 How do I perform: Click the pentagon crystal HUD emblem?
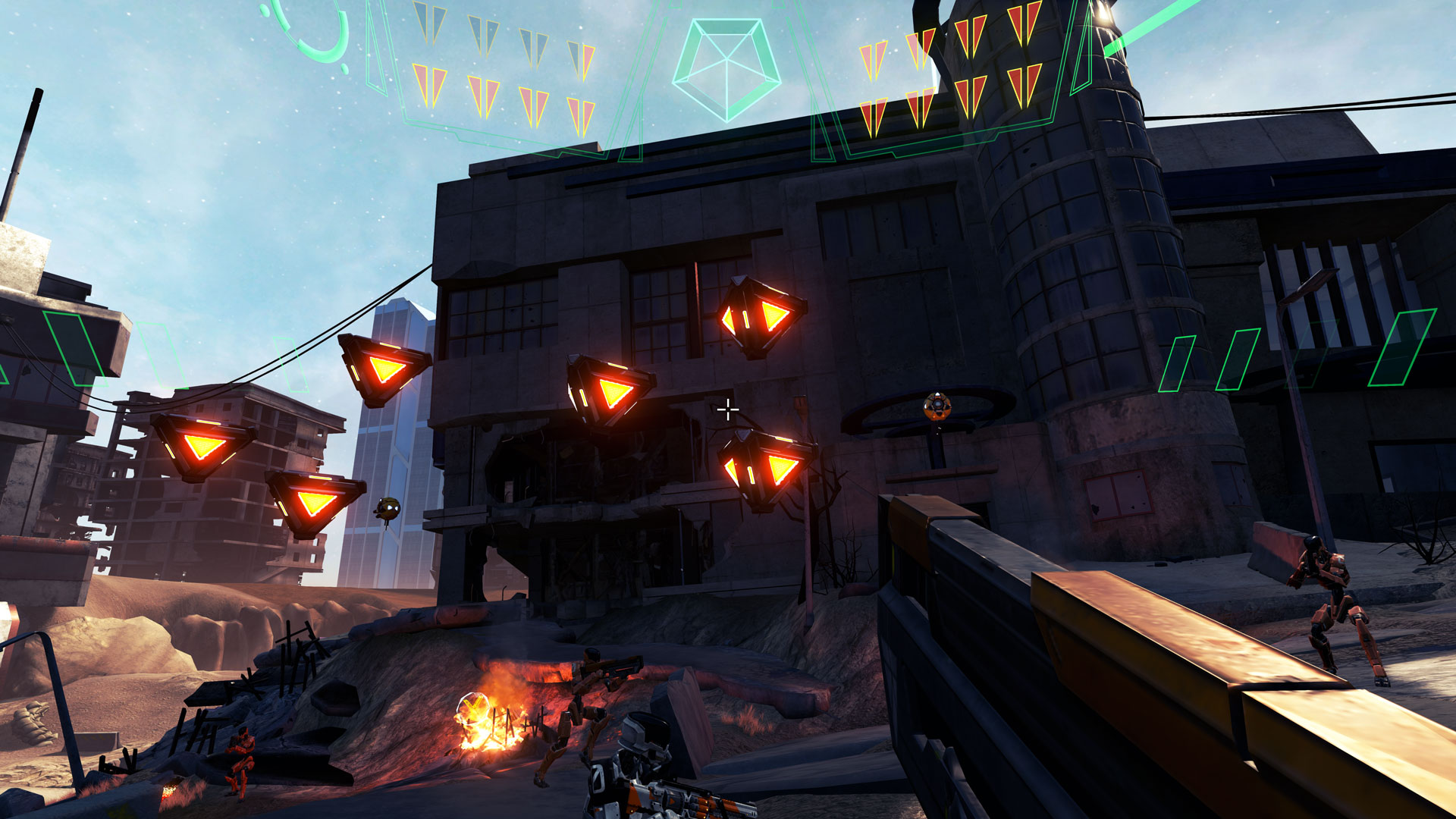coord(726,68)
